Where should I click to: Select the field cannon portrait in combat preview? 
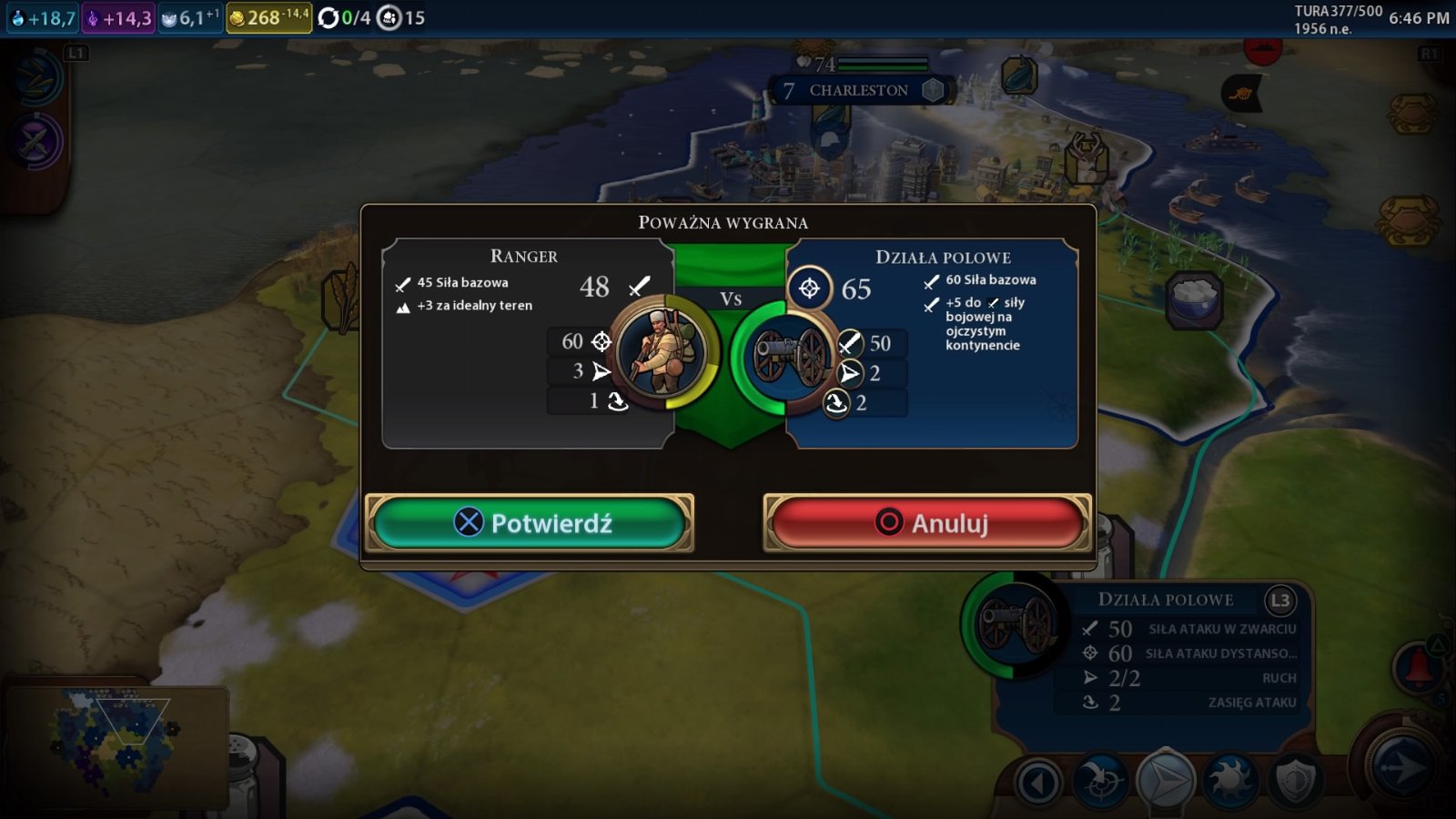[x=790, y=356]
